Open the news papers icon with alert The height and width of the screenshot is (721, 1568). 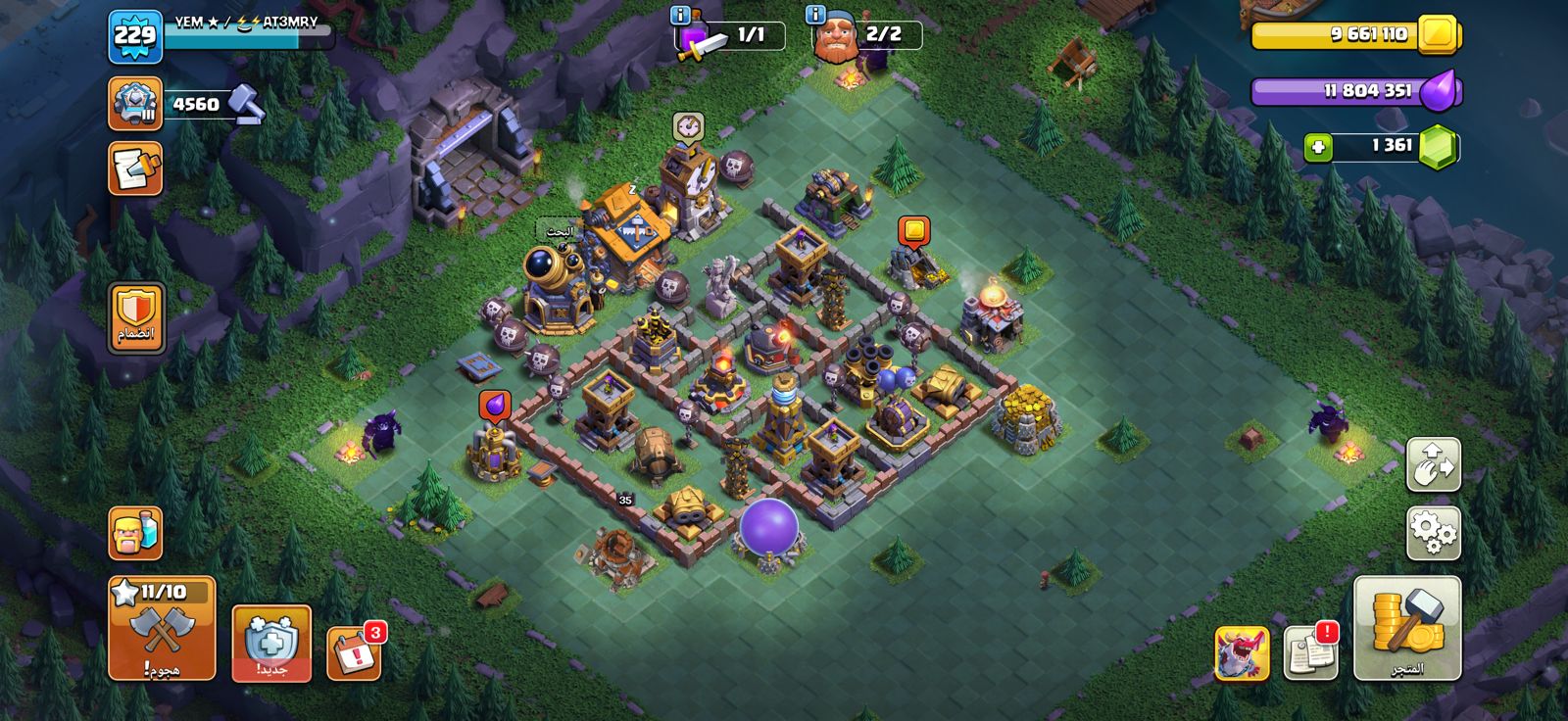point(1309,651)
